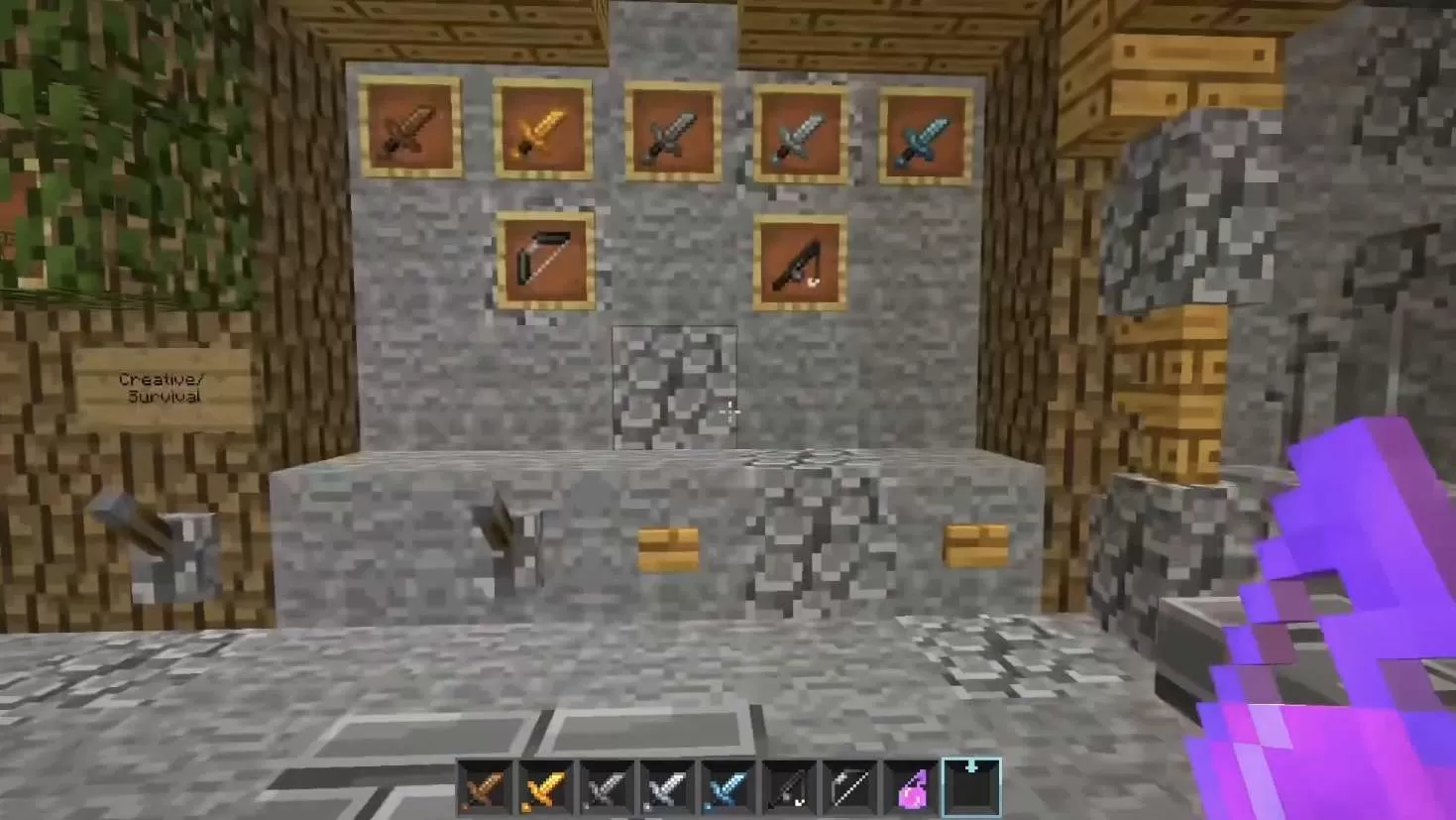Viewport: 1456px width, 820px height.
Task: Select the highlighted empty hotbar slot
Action: click(971, 786)
